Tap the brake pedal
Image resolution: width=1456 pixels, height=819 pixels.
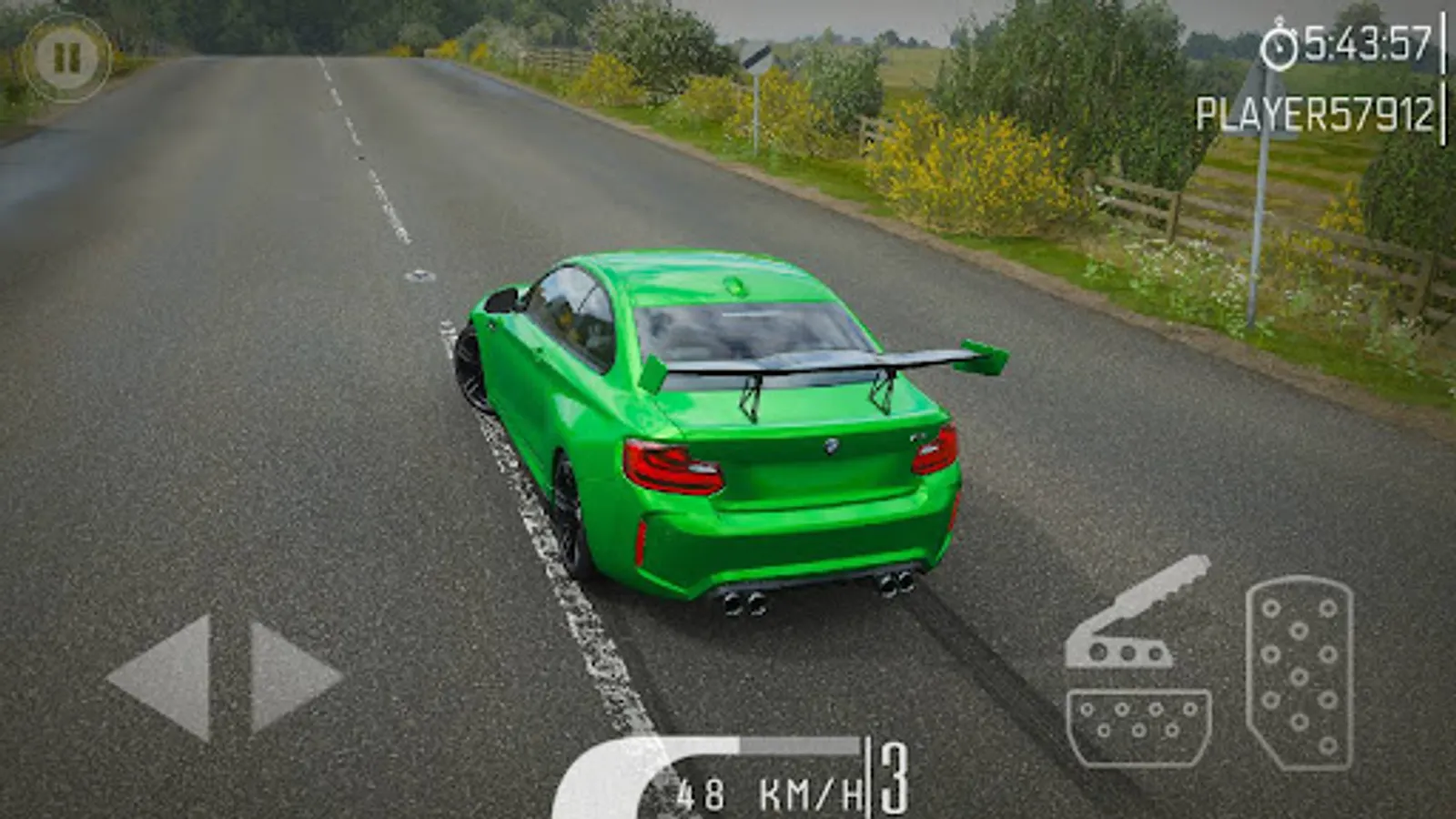tap(1138, 726)
